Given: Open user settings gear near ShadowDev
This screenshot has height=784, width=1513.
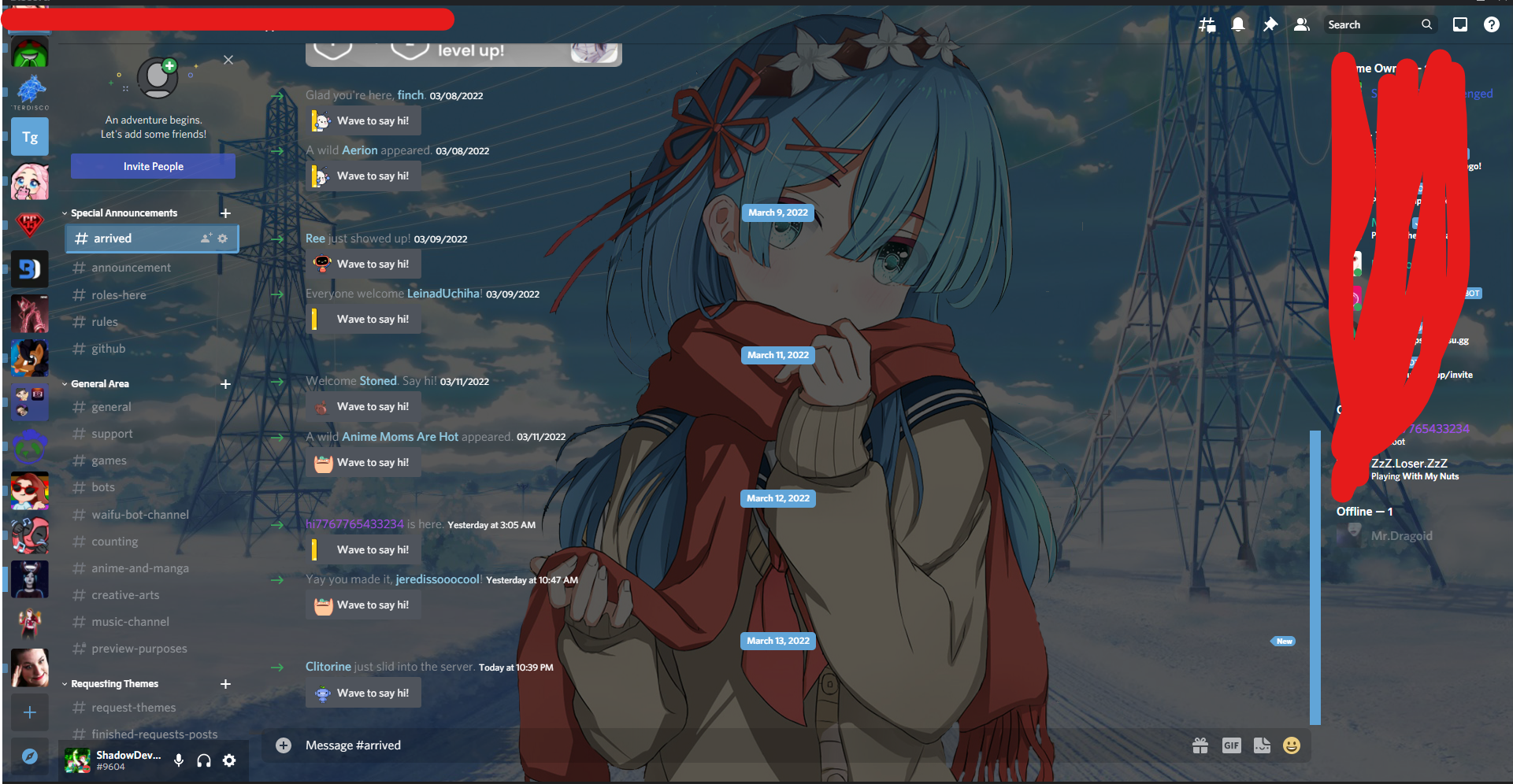Looking at the screenshot, I should [x=229, y=760].
